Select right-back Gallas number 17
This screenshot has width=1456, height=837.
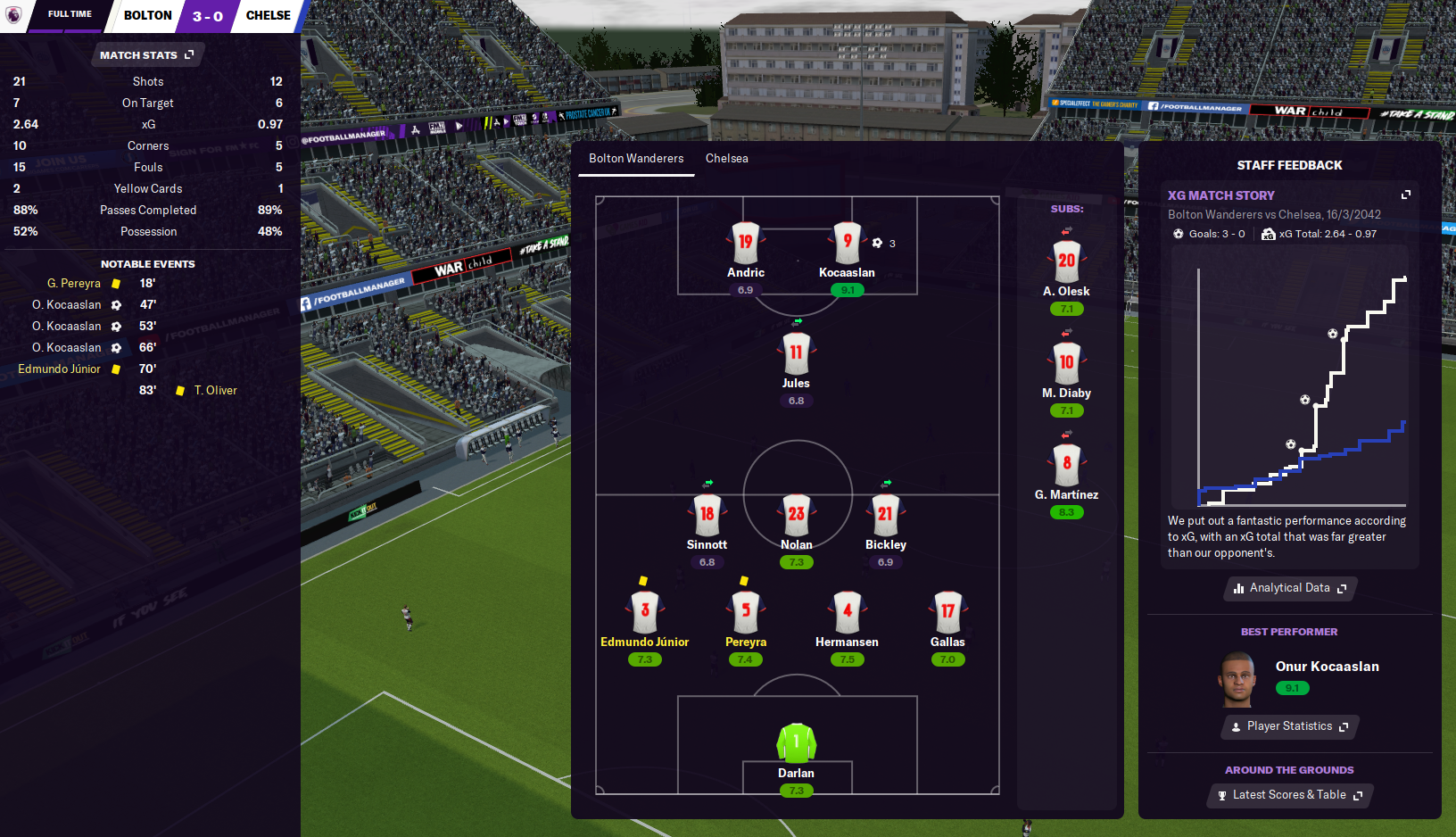[947, 613]
